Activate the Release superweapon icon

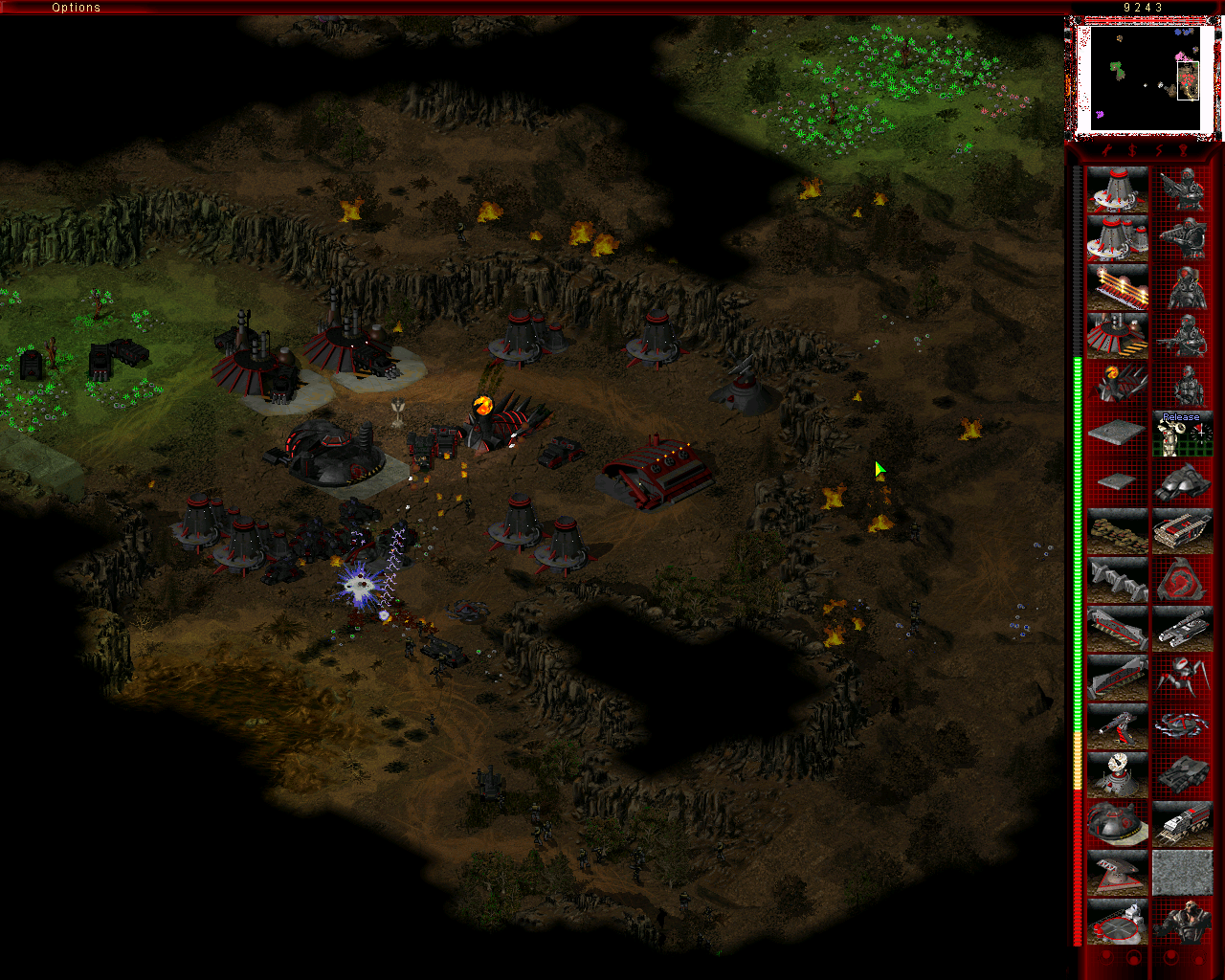1182,434
